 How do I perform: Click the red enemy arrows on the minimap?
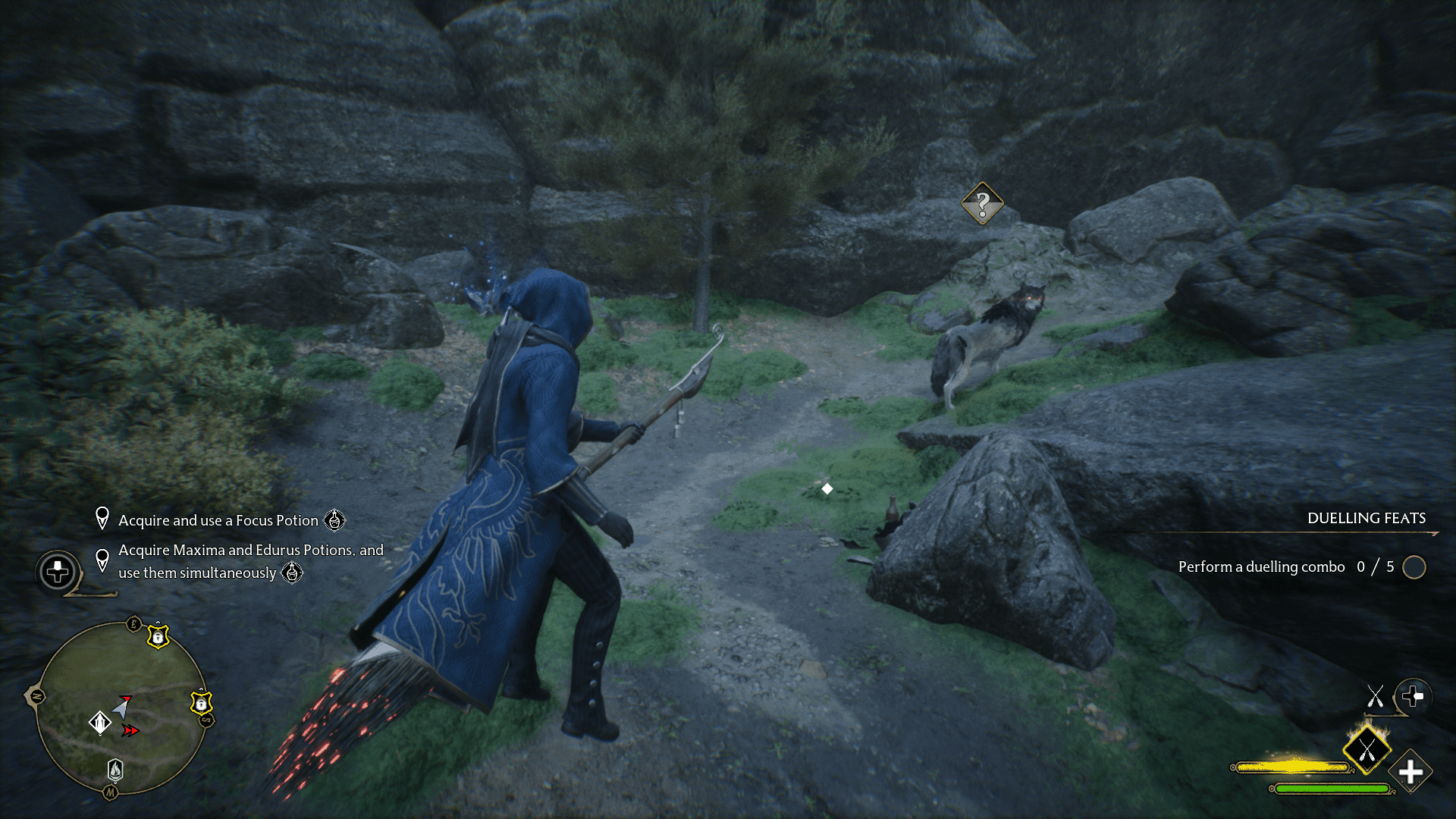point(129,730)
